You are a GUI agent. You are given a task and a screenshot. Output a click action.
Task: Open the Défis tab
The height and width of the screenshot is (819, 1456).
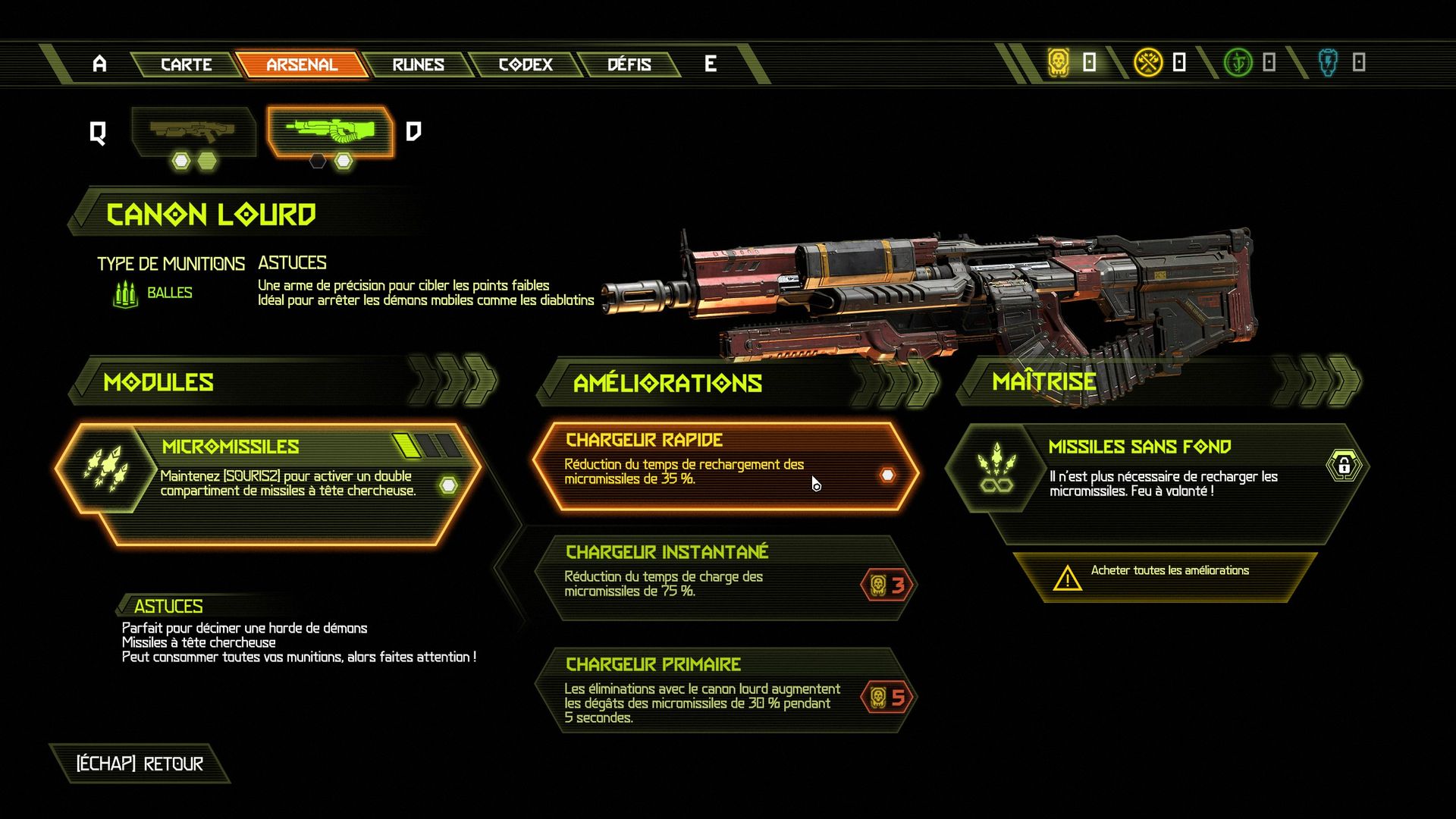(629, 64)
